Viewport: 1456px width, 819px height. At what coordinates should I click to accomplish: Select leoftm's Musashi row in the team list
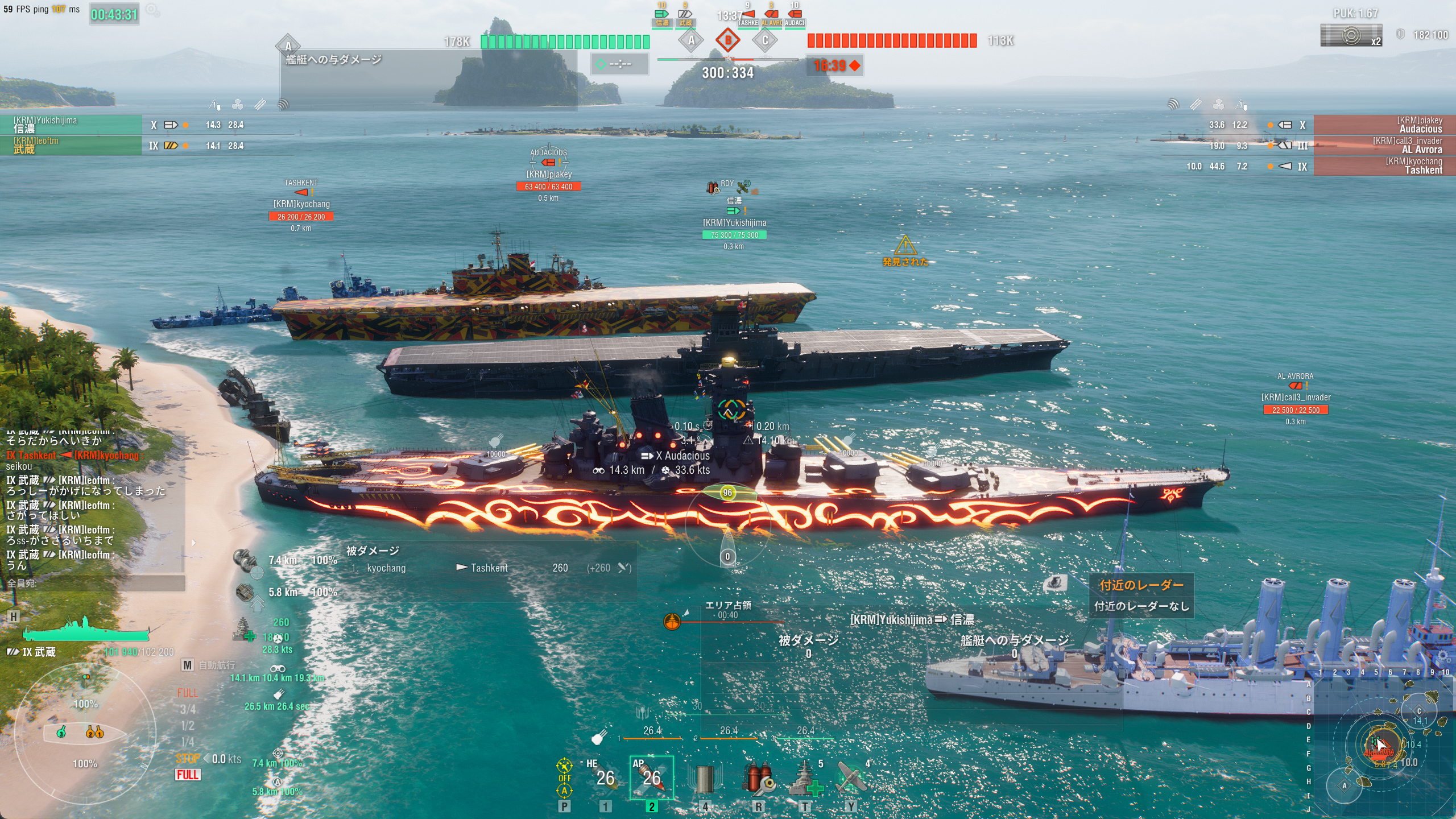point(71,145)
